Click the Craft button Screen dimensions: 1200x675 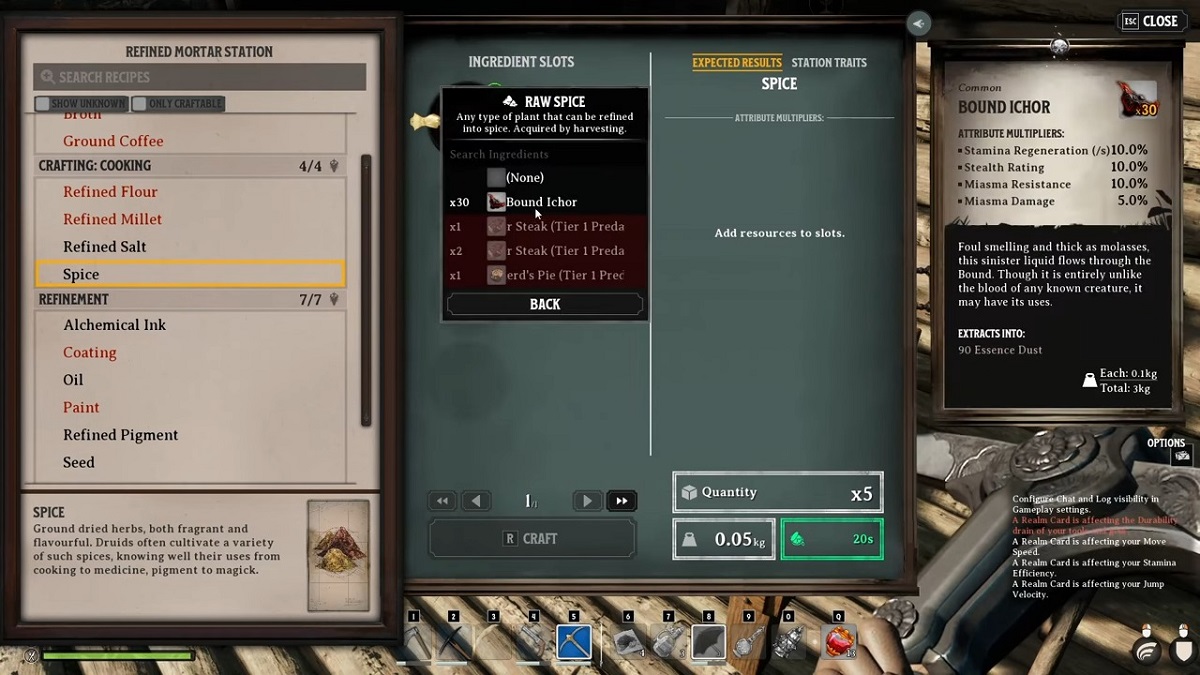pos(532,538)
